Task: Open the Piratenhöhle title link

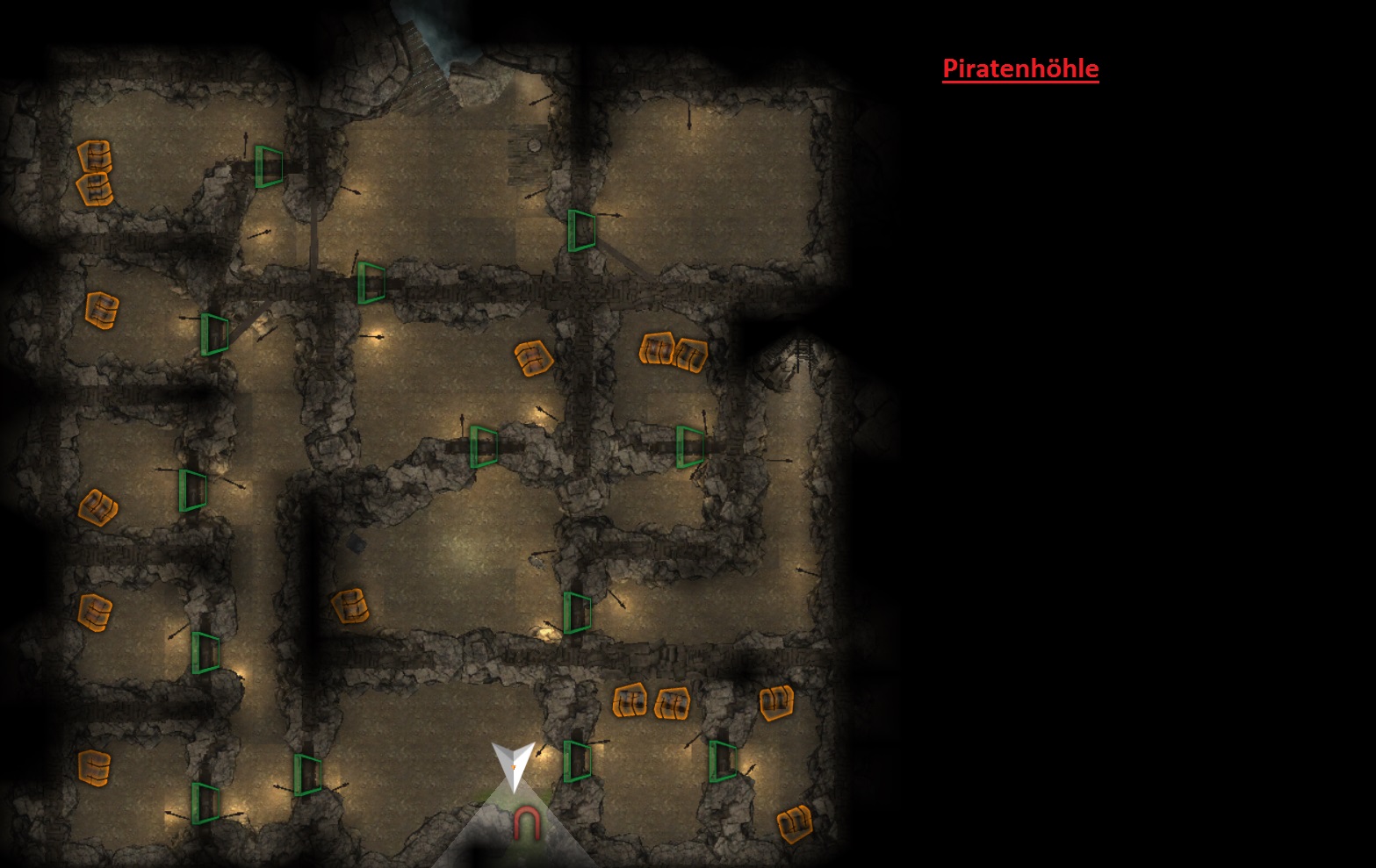Action: tap(1020, 68)
